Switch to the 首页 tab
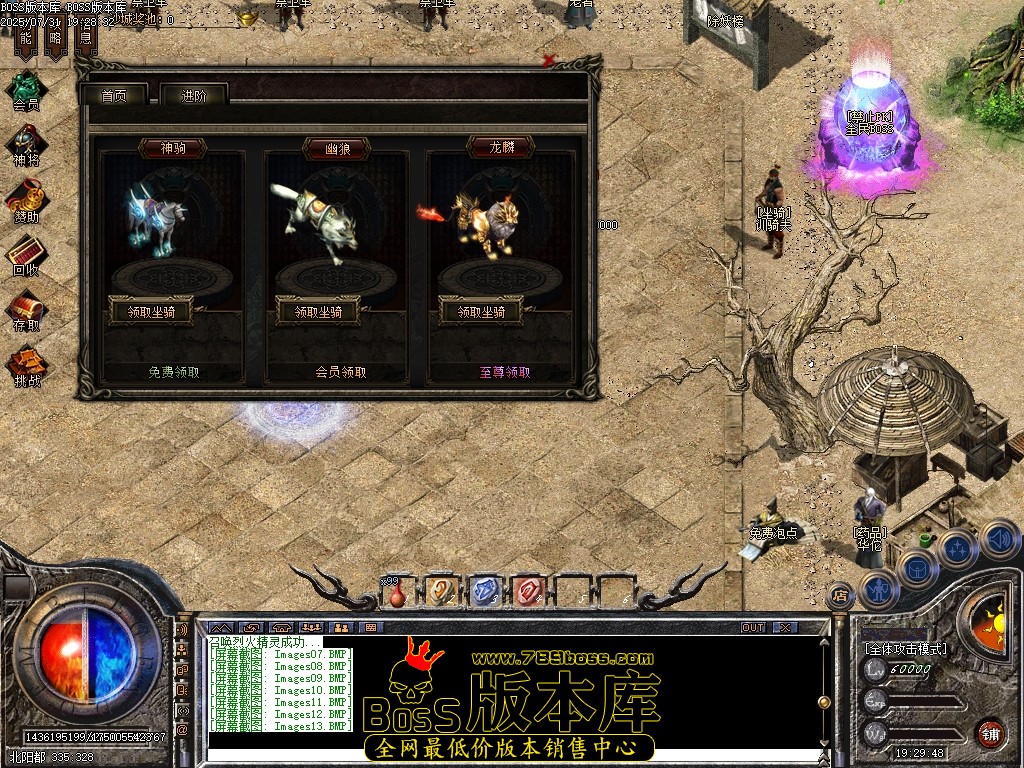Viewport: 1024px width, 768px height. (x=114, y=96)
